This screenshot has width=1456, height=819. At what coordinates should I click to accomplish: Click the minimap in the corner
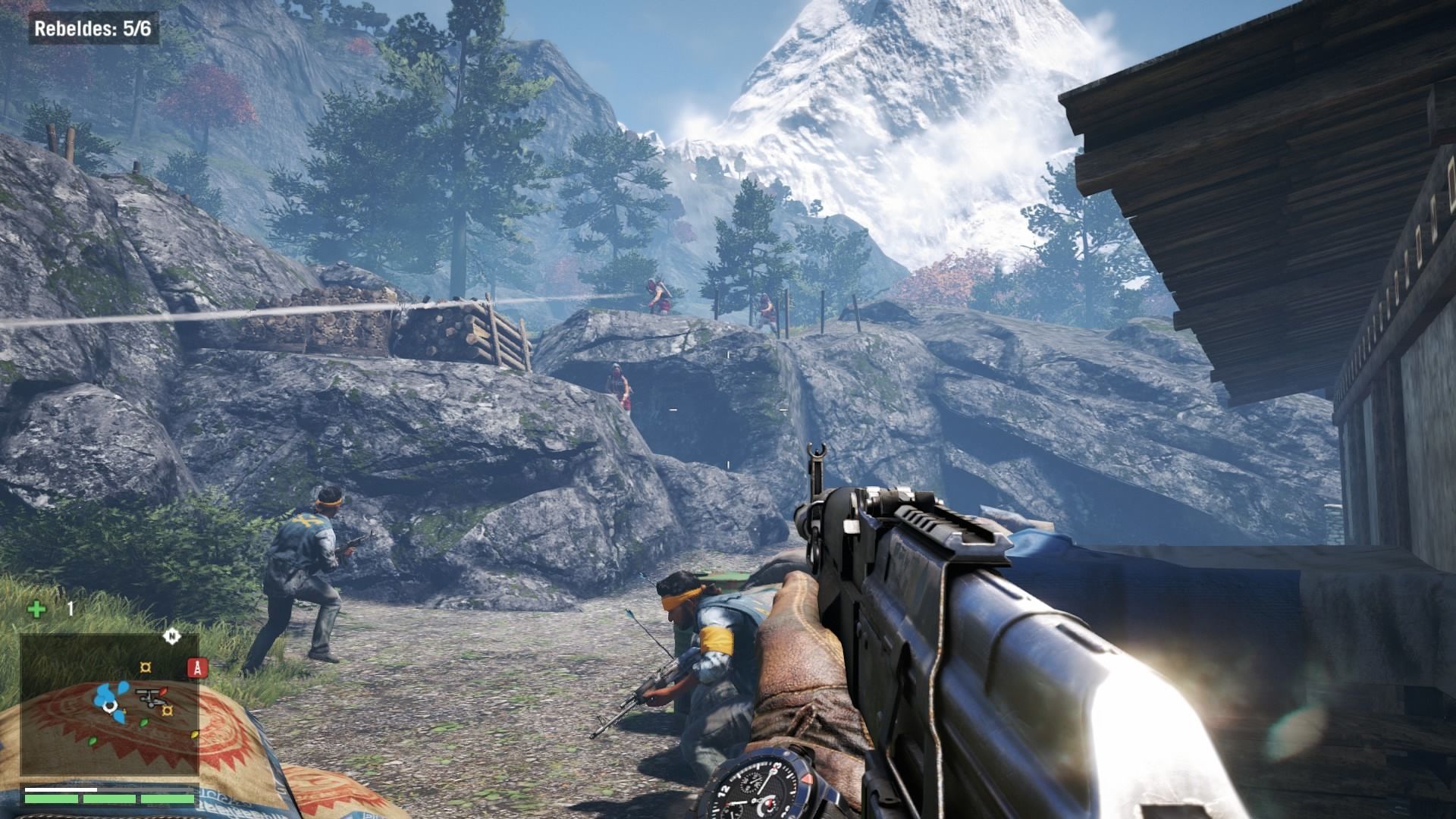tap(110, 704)
